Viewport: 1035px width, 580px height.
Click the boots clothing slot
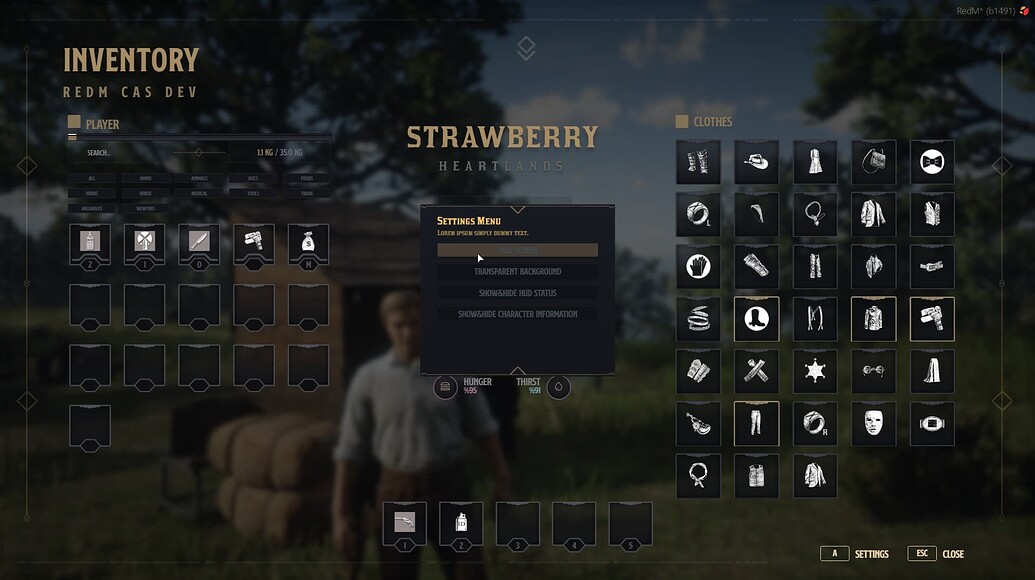(x=756, y=318)
